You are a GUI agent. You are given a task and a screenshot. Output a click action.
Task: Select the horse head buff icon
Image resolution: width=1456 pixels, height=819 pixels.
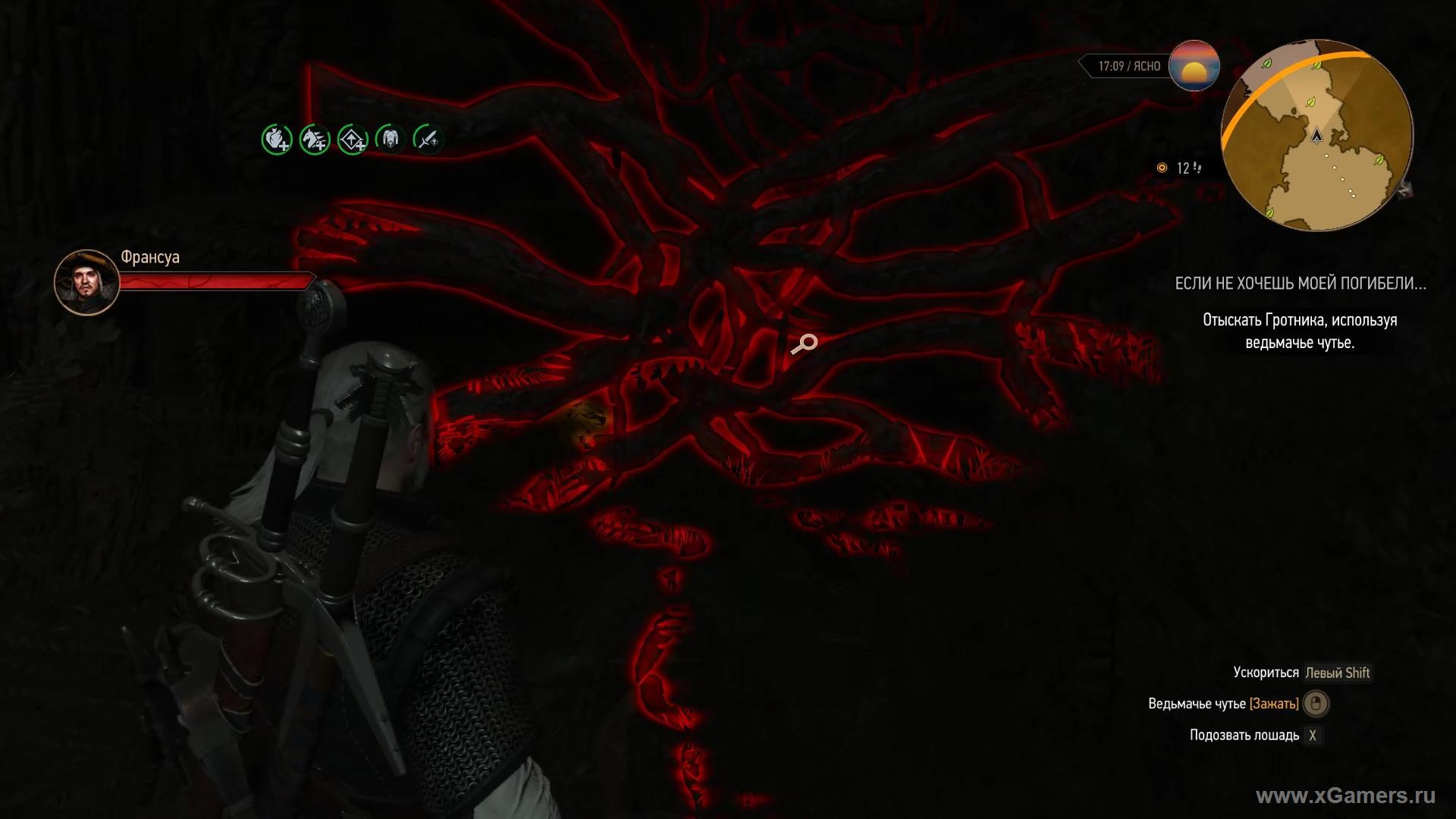tap(315, 140)
